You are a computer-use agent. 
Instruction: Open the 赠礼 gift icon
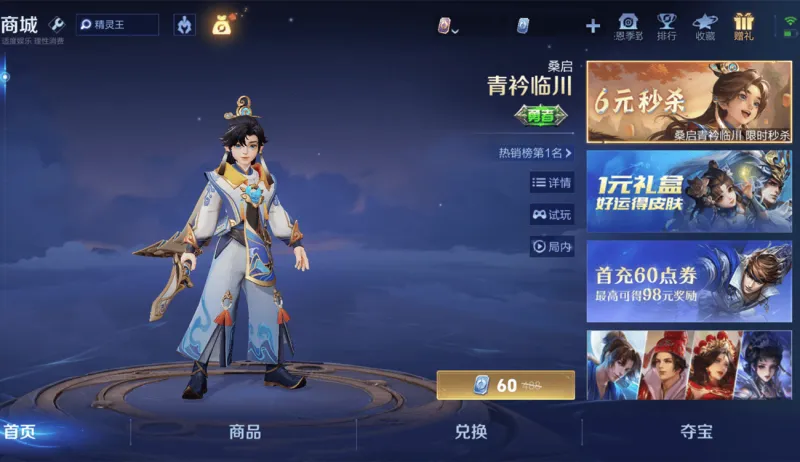pyautogui.click(x=744, y=26)
